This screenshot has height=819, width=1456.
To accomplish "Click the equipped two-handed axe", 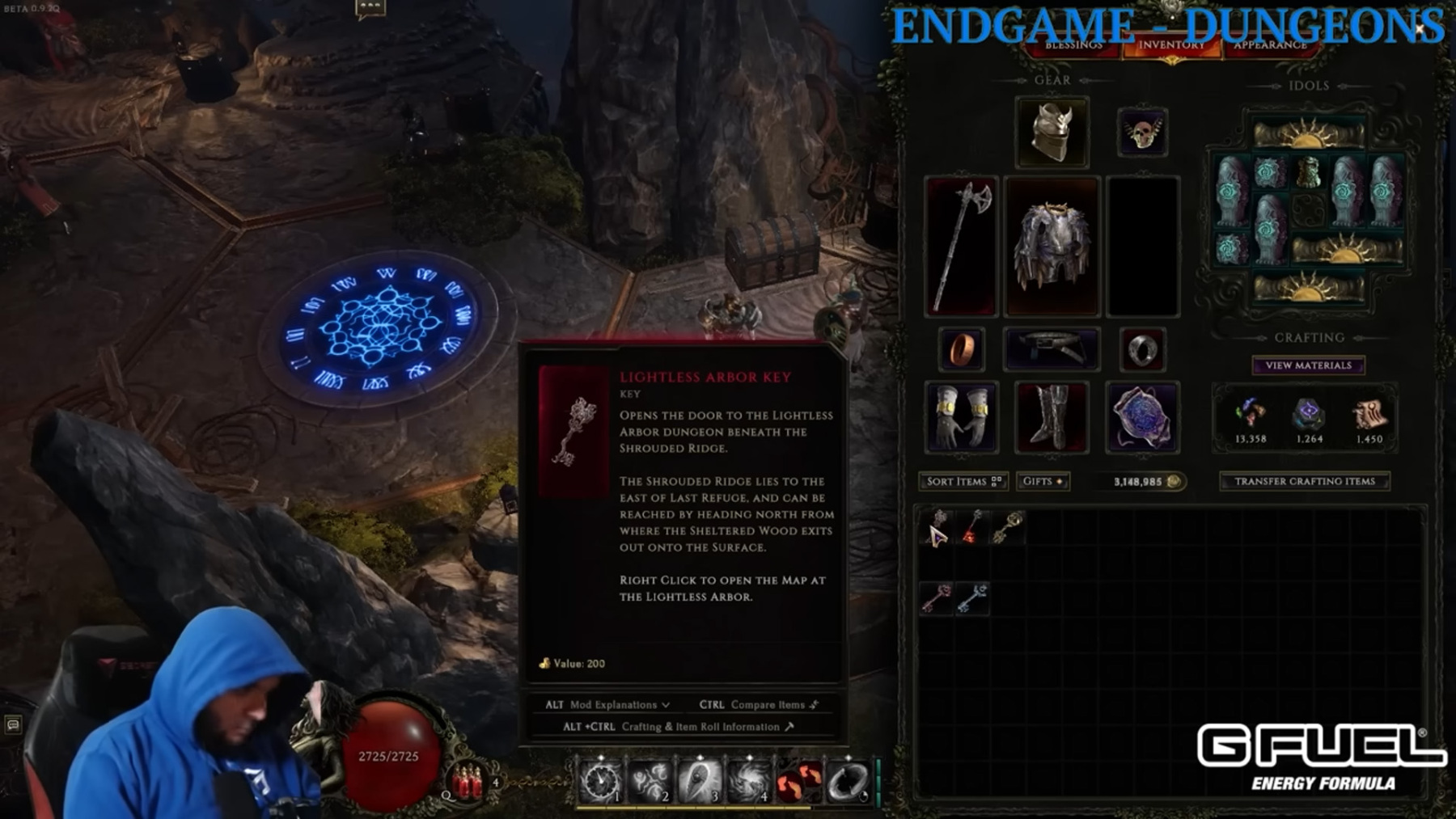I will (x=961, y=245).
